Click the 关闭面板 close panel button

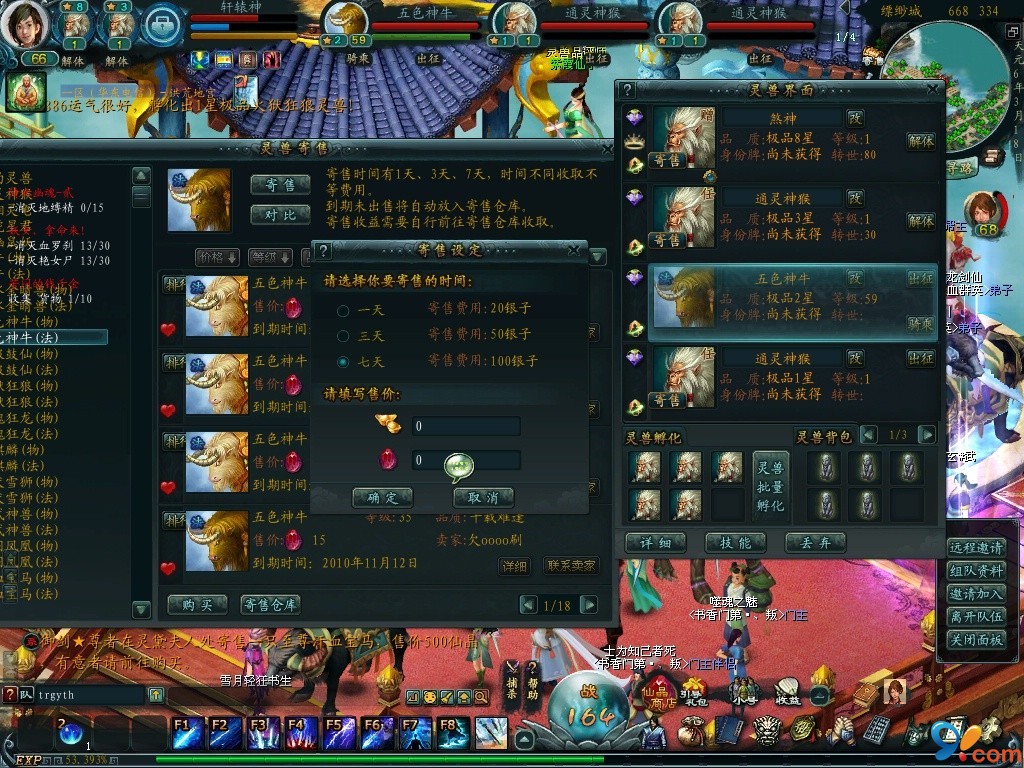pyautogui.click(x=976, y=640)
